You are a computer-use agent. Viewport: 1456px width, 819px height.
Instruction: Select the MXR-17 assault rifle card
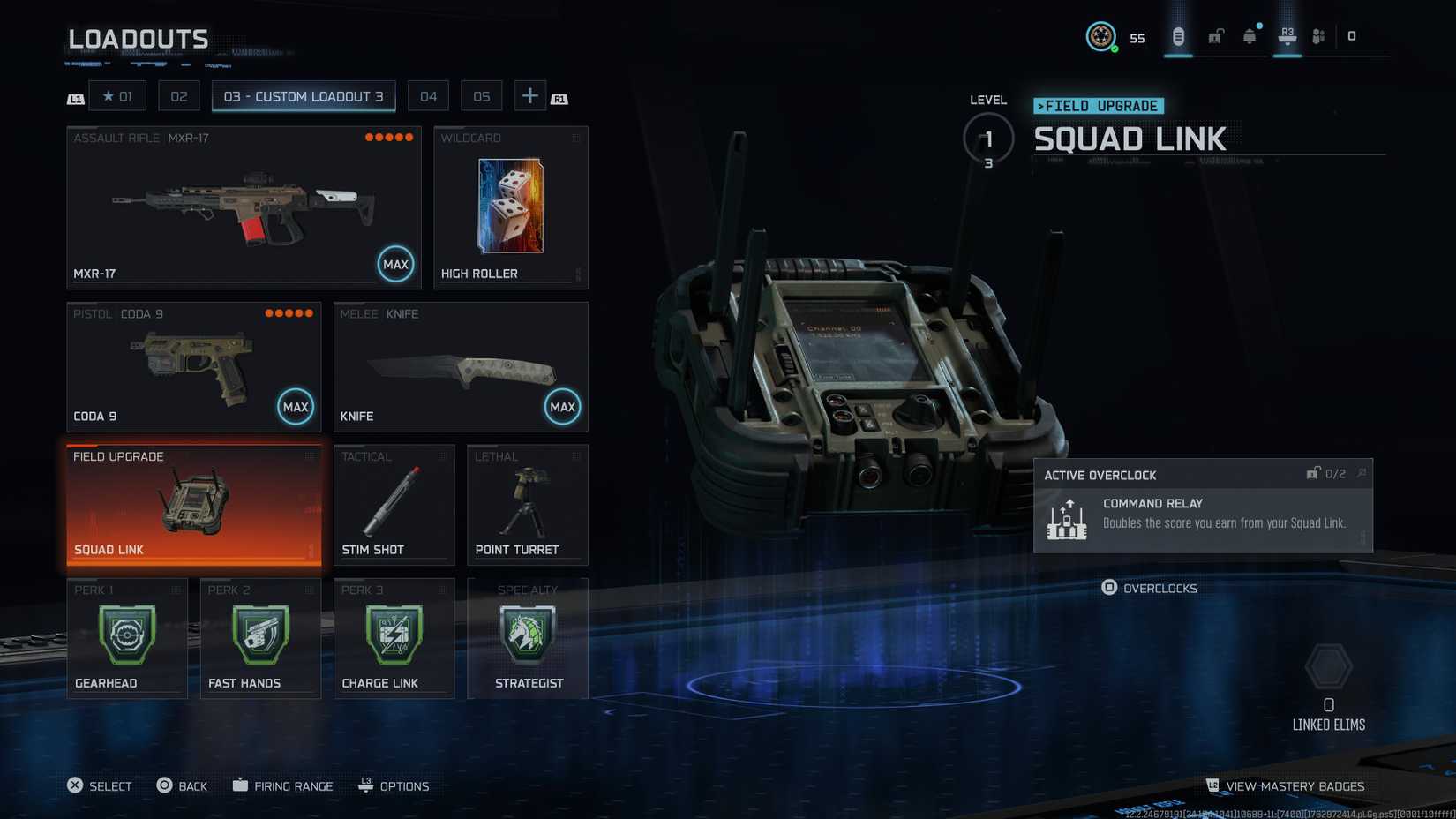(x=244, y=207)
